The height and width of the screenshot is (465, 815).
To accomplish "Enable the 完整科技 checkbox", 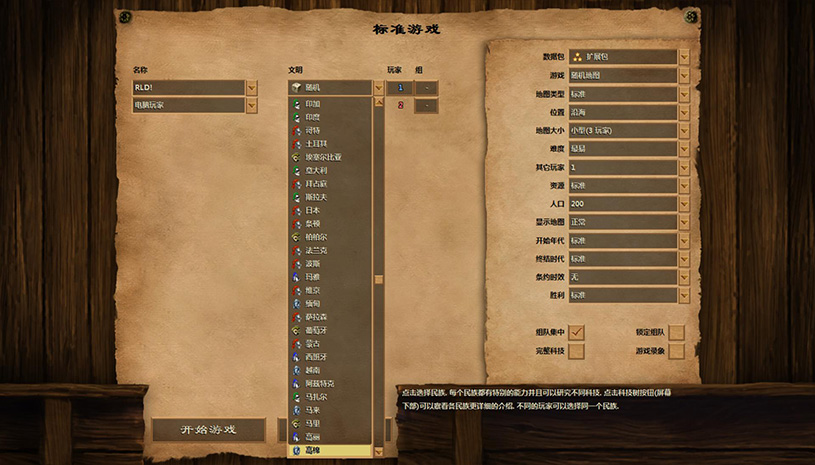I will (x=577, y=351).
